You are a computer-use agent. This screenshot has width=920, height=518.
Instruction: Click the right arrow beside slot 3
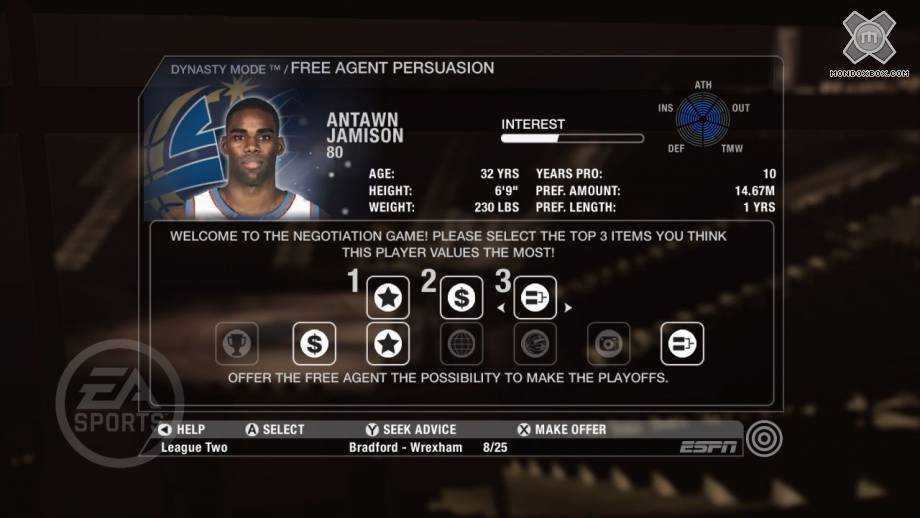point(568,308)
